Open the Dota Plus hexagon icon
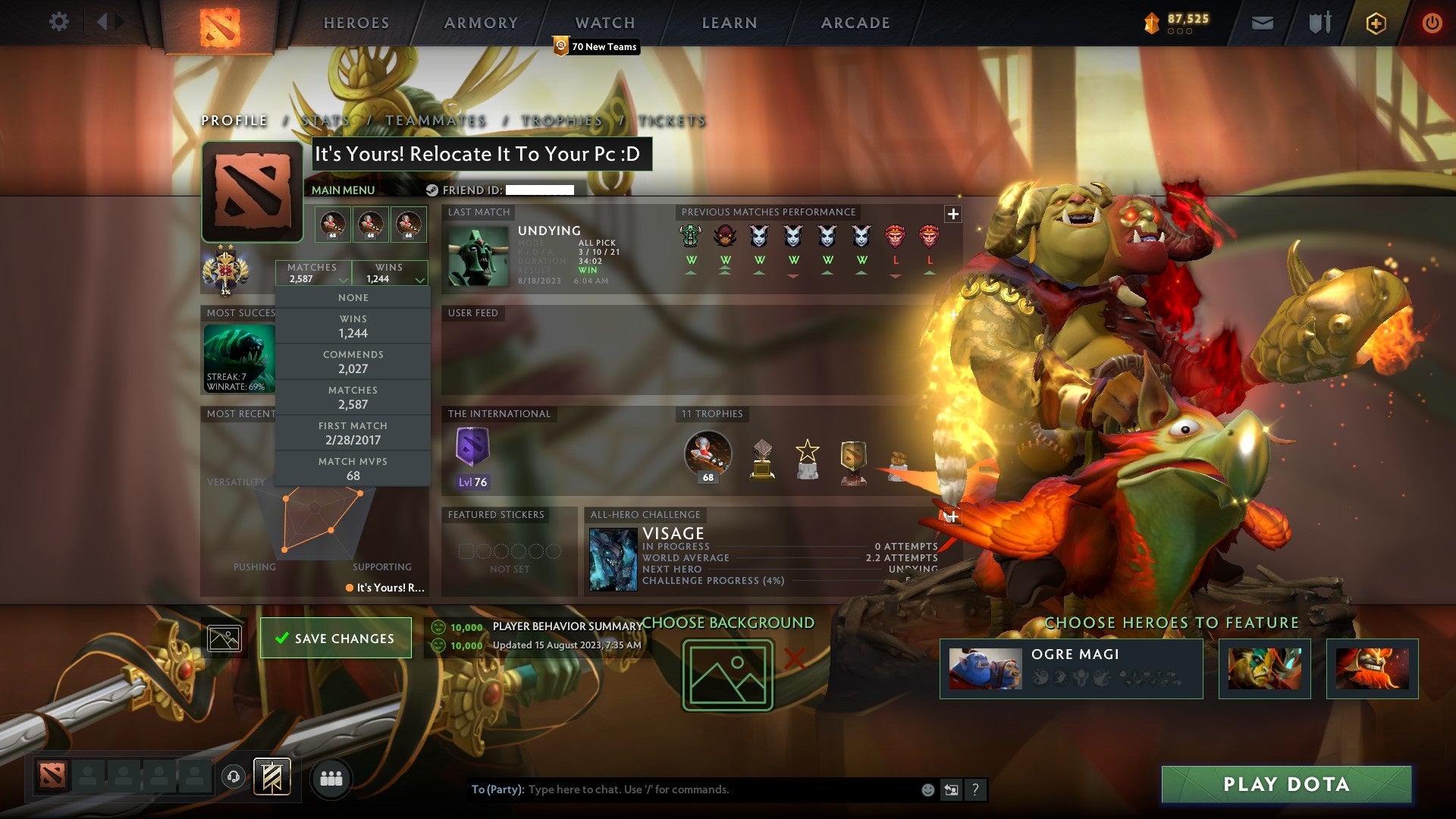This screenshot has width=1456, height=819. [x=1376, y=23]
